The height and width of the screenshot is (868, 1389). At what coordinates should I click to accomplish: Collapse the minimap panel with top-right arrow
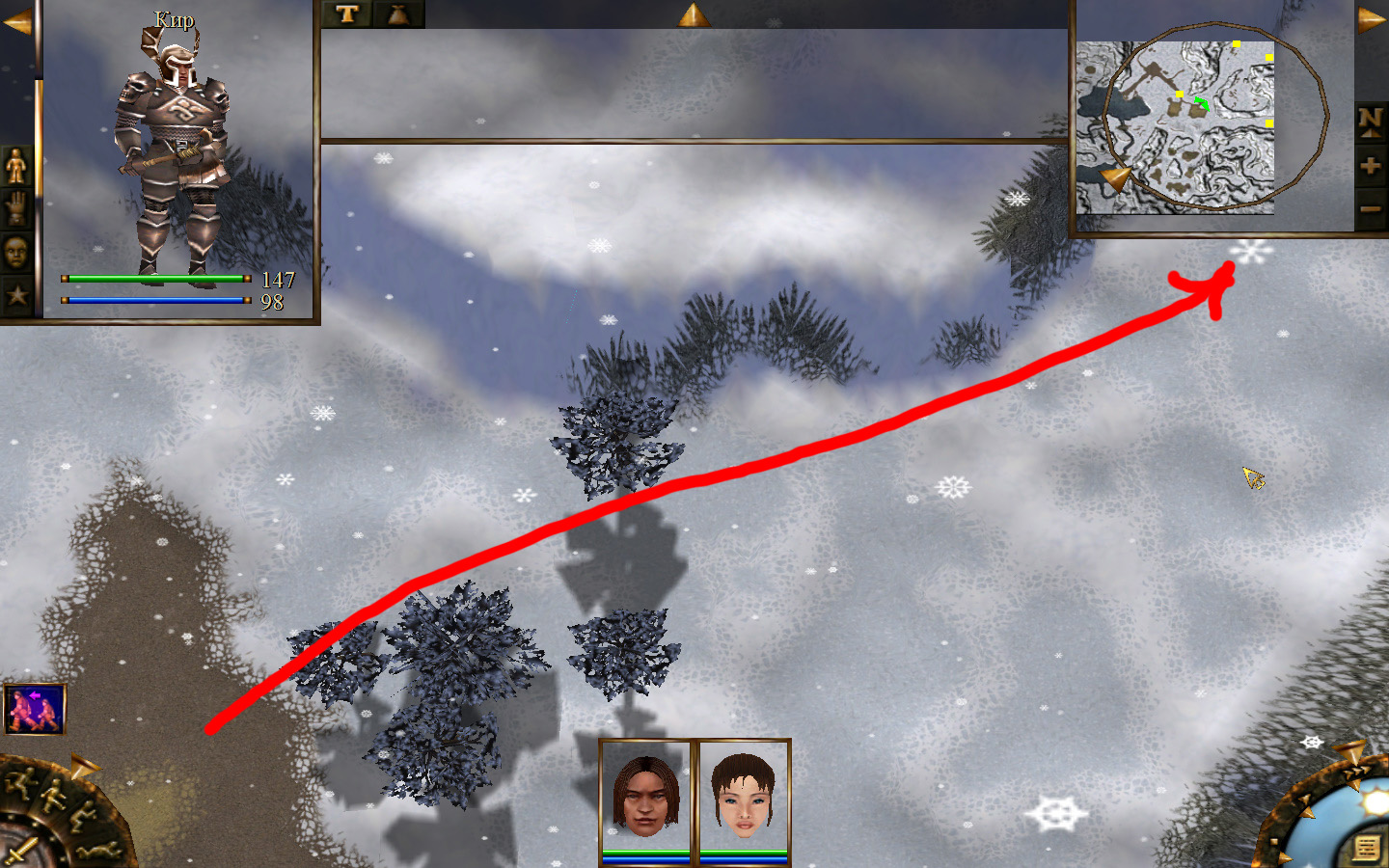pos(1371,20)
